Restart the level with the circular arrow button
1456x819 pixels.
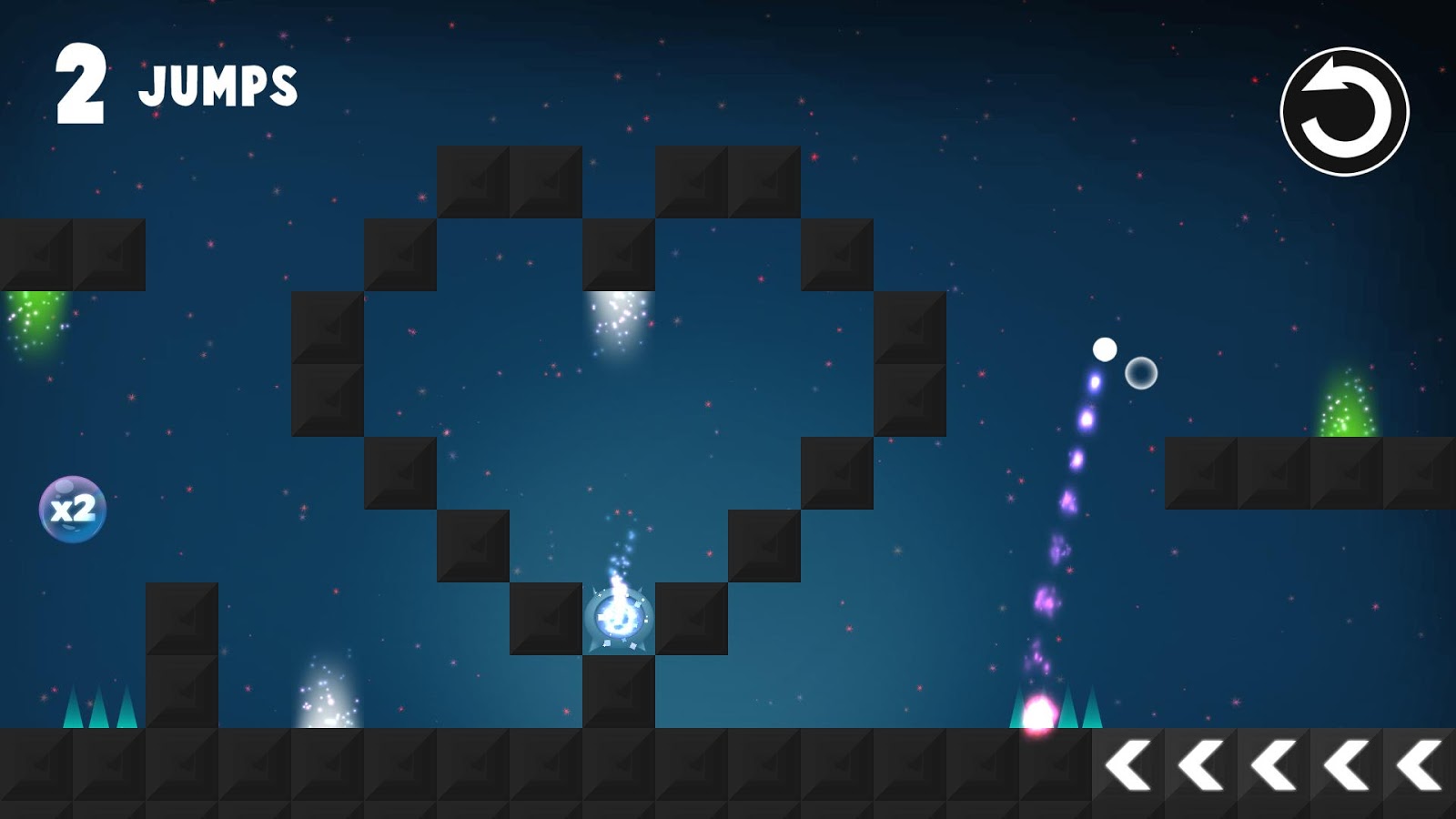[1344, 112]
